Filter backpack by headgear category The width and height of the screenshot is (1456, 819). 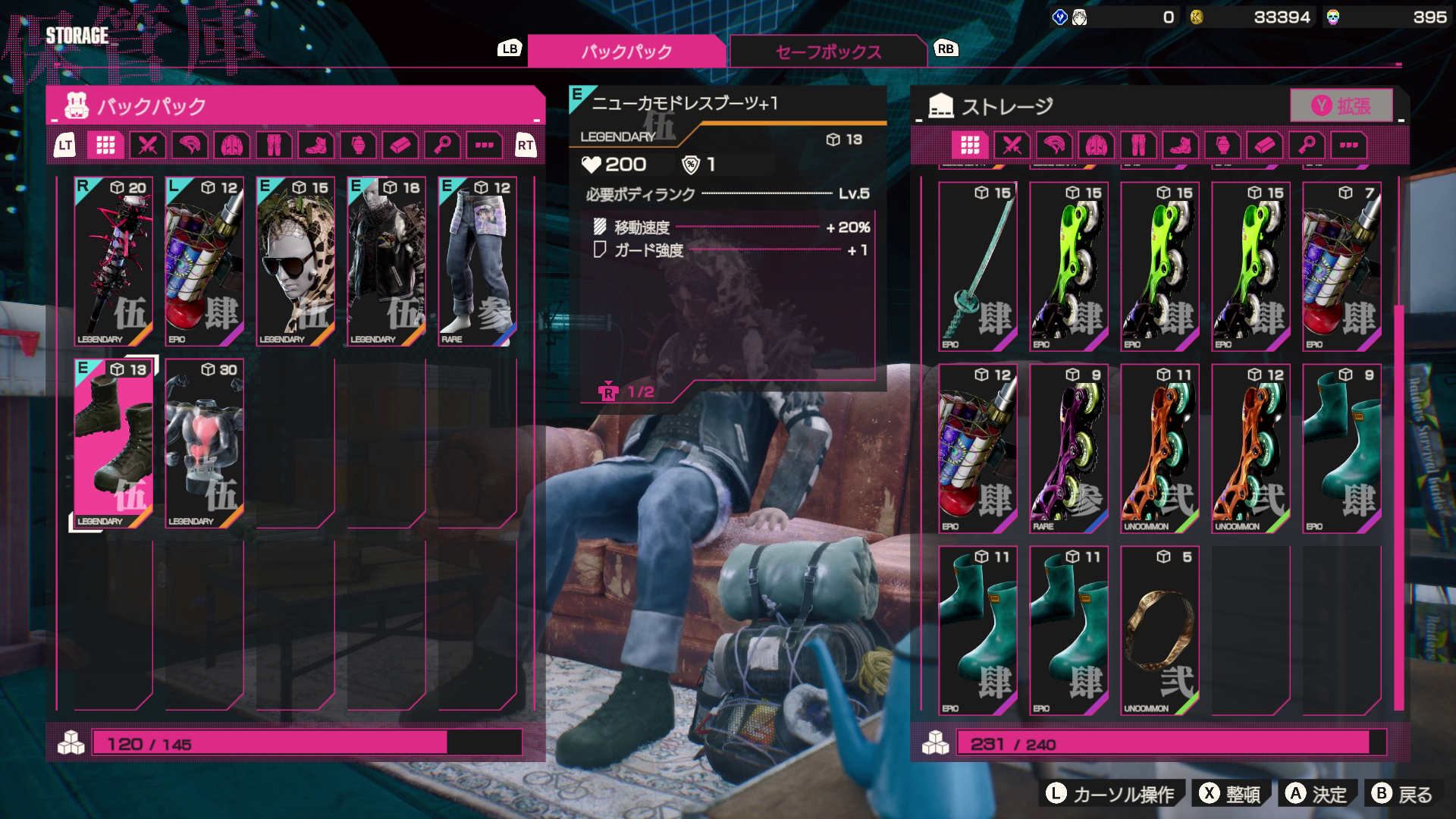[x=190, y=145]
